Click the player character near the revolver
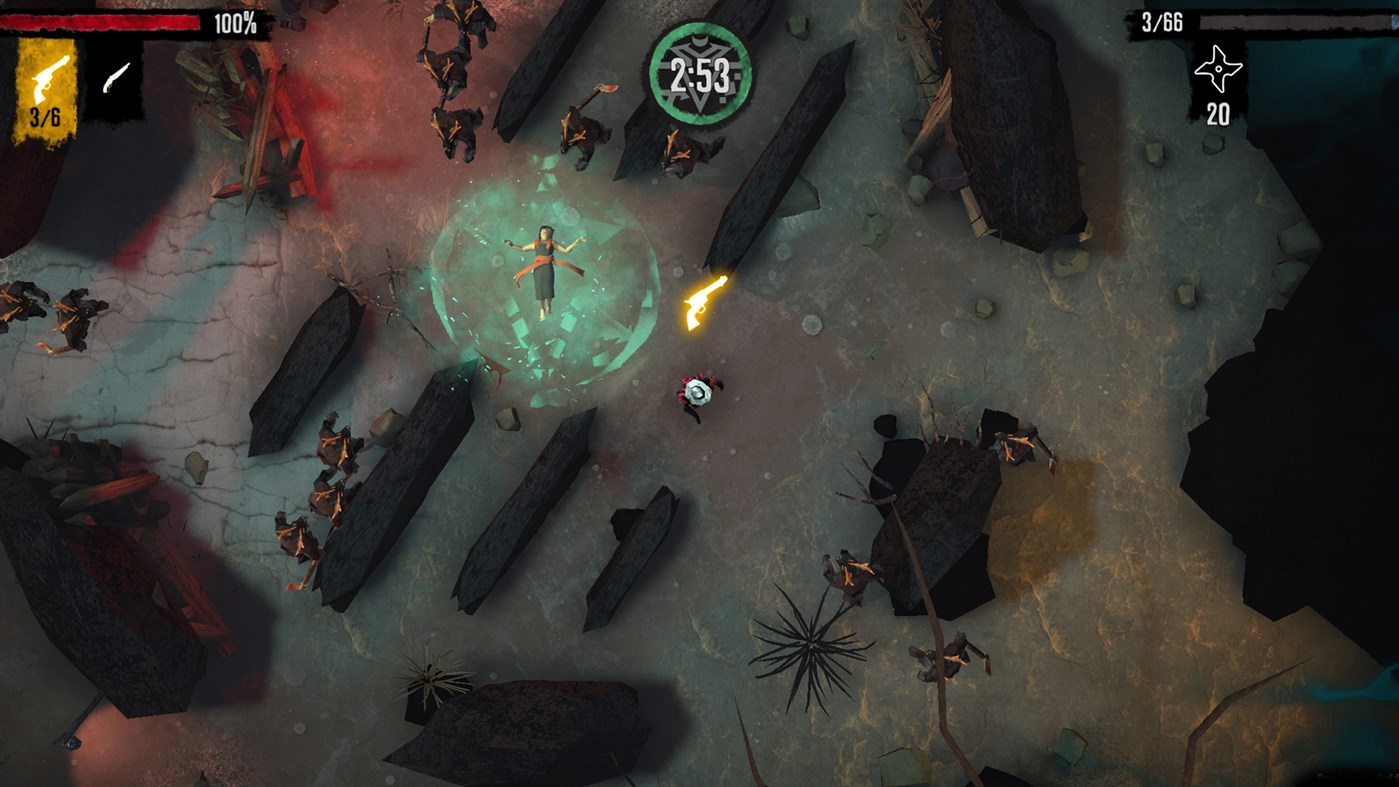 698,396
